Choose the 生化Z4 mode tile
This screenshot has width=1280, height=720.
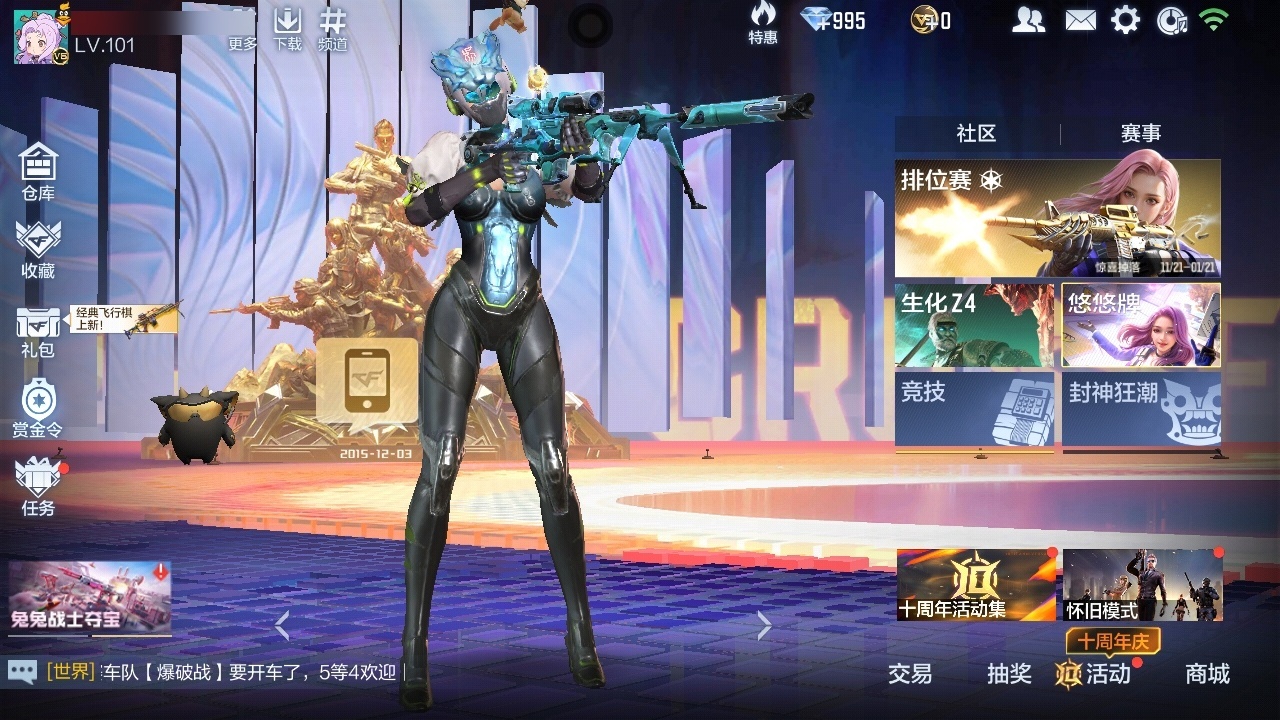coord(974,325)
